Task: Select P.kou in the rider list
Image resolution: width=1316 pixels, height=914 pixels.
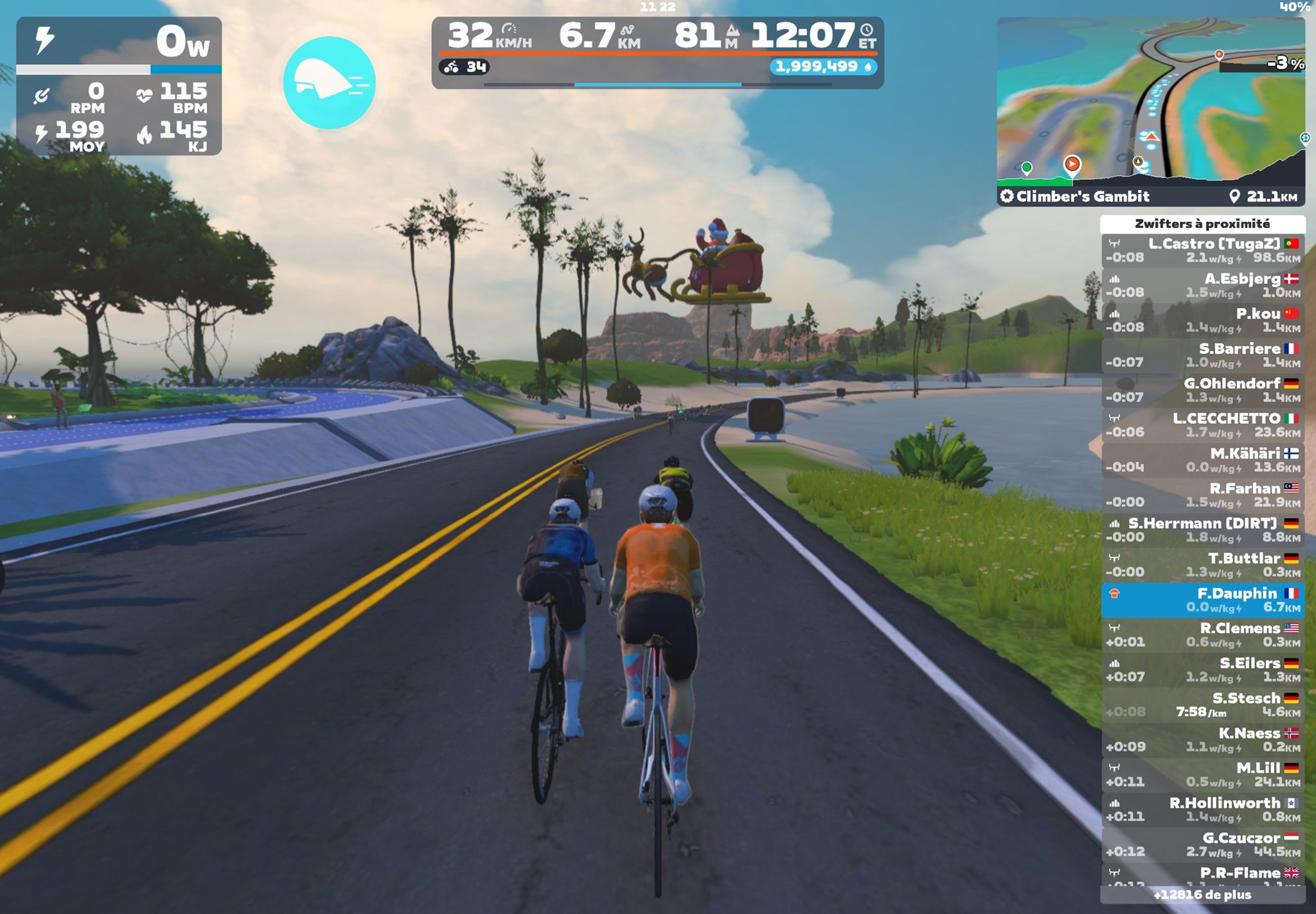Action: 1202,320
